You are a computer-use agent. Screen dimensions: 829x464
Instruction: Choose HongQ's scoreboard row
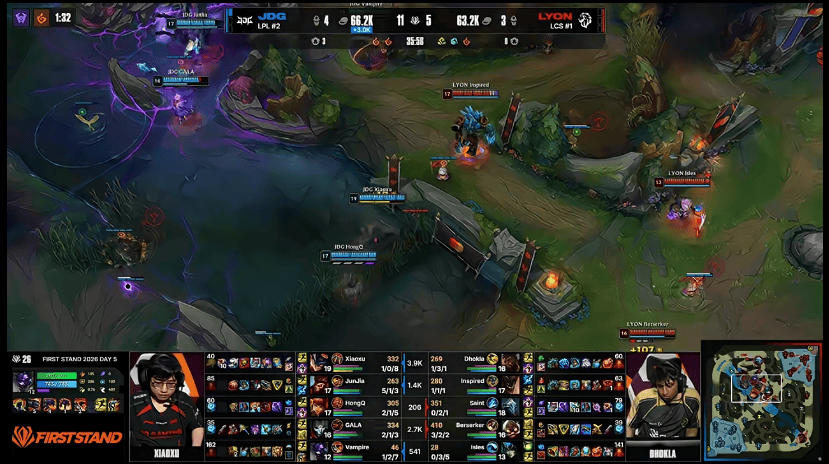click(x=355, y=407)
